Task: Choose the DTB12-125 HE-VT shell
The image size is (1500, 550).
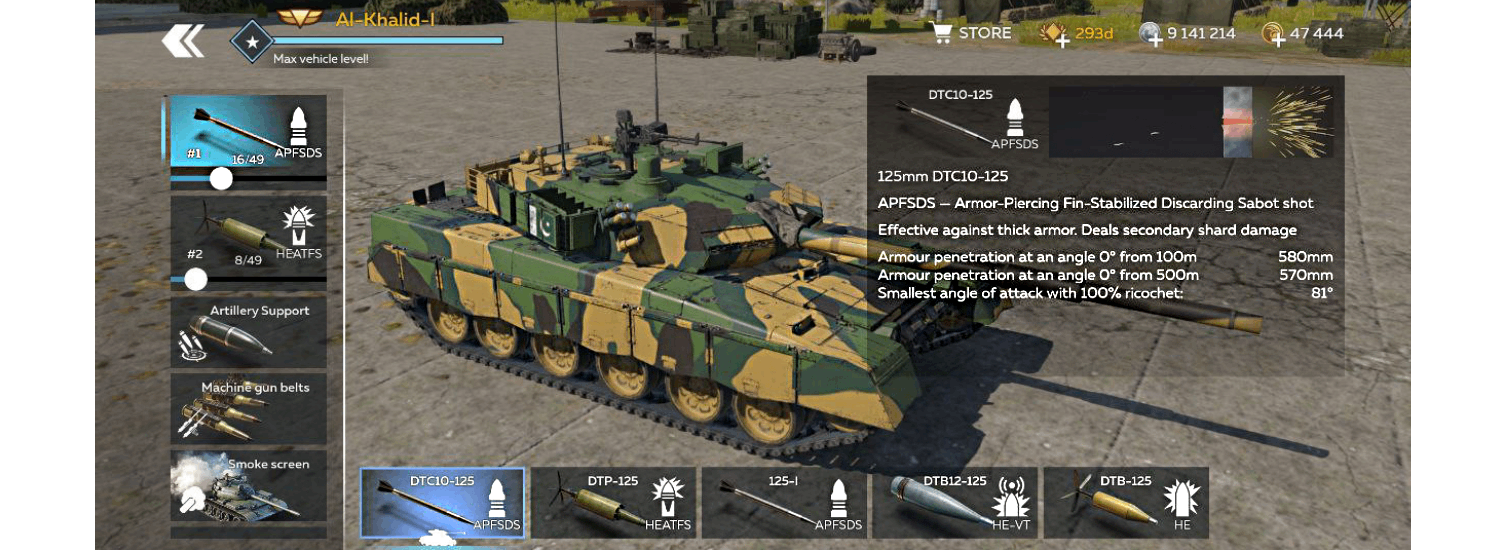Action: tap(955, 503)
